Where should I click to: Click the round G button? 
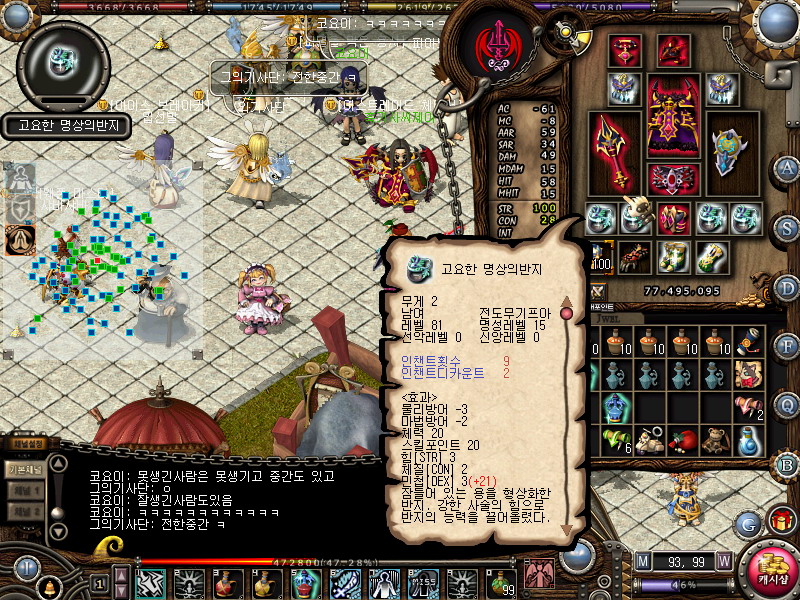[x=747, y=523]
